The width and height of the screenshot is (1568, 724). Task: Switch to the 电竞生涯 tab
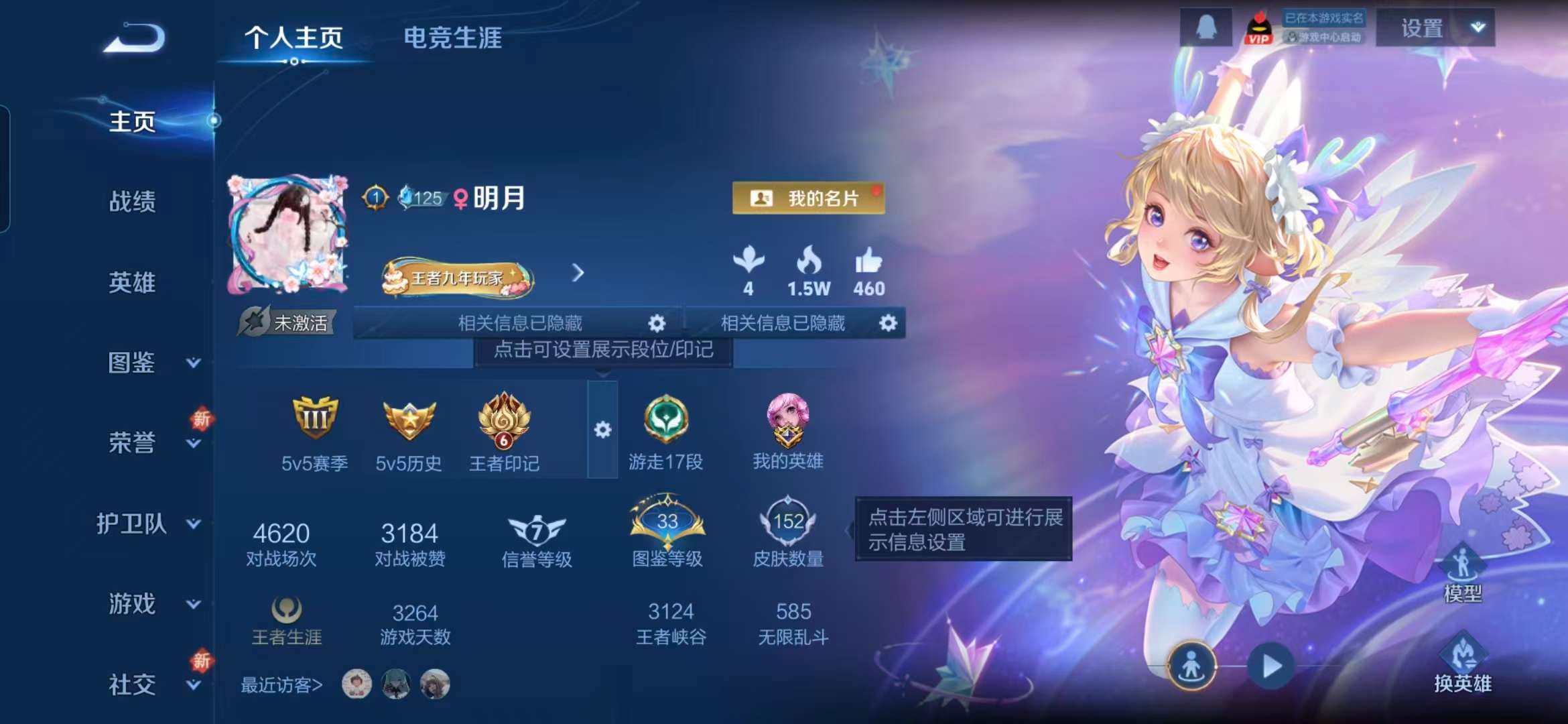click(453, 38)
